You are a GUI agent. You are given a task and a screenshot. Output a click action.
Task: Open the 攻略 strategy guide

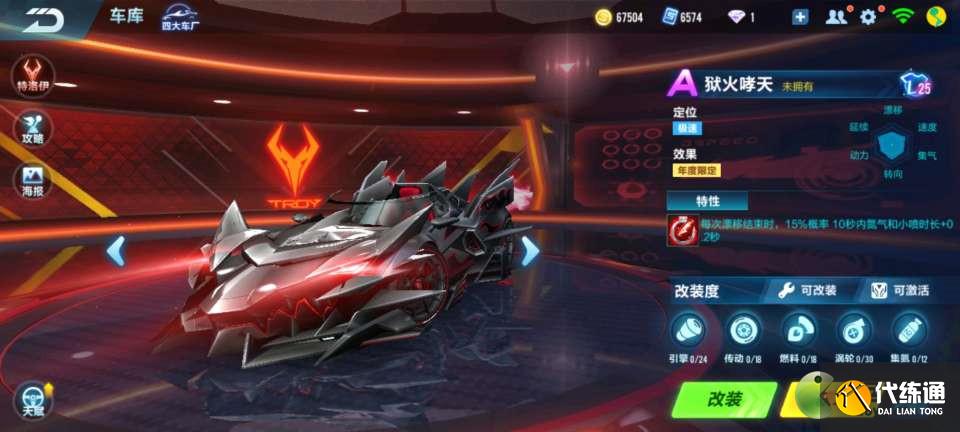click(33, 127)
